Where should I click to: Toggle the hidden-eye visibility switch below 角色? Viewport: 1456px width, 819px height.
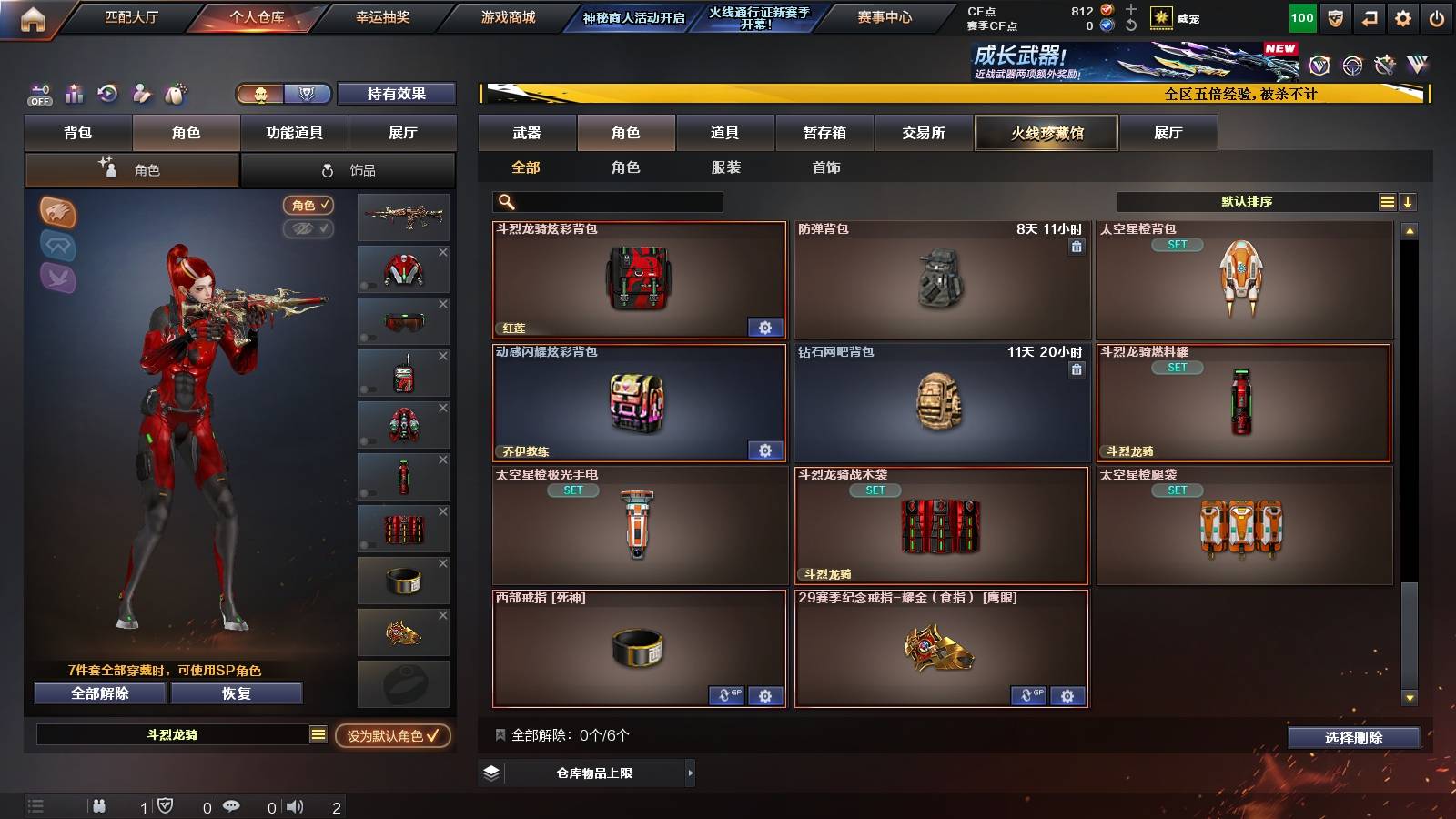pos(308,228)
